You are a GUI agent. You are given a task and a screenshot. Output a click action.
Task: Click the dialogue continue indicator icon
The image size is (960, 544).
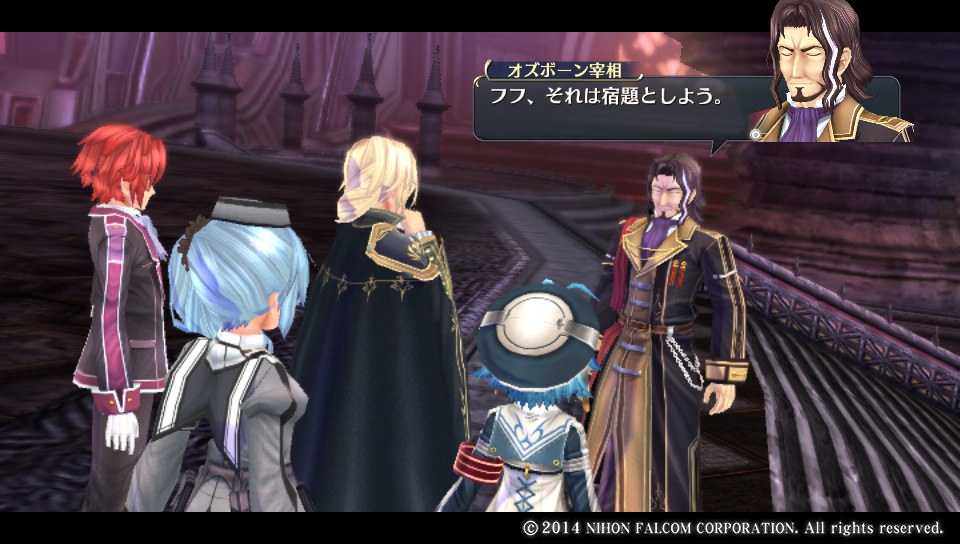[x=755, y=133]
